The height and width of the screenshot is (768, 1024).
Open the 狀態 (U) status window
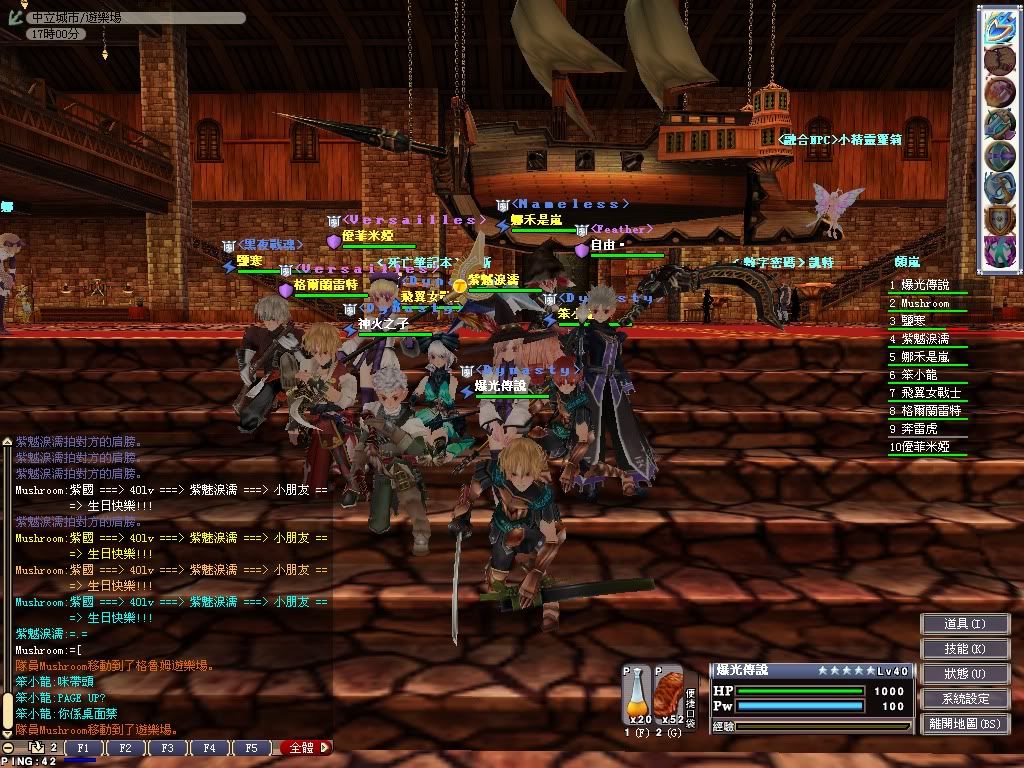pyautogui.click(x=964, y=674)
